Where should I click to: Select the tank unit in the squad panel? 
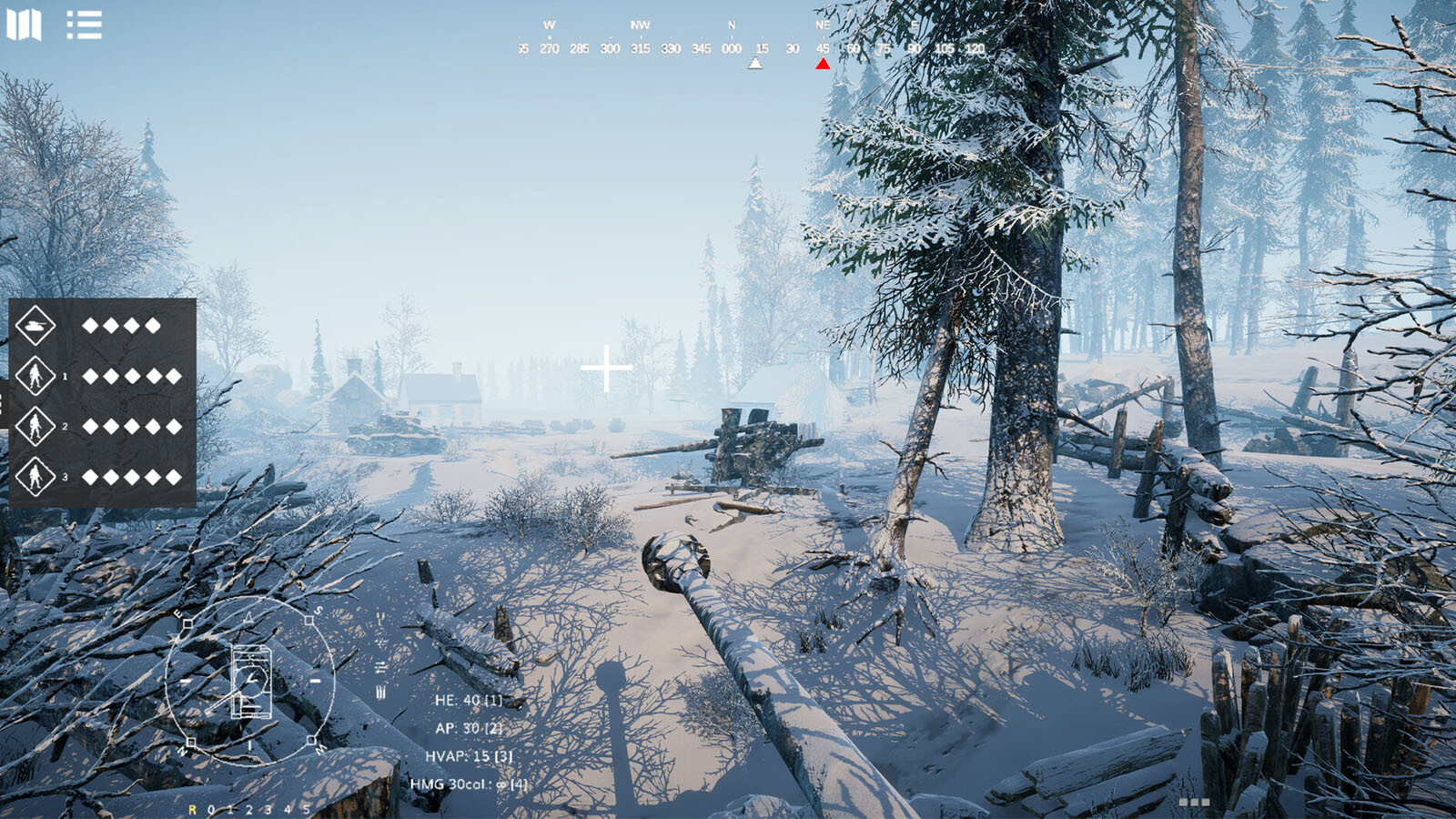[x=35, y=325]
